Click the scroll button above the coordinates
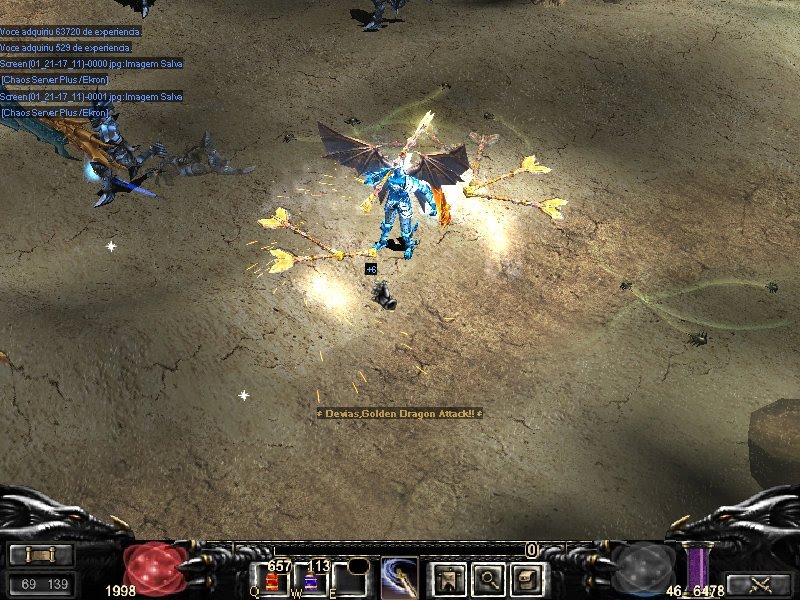800x600 pixels. [x=40, y=554]
